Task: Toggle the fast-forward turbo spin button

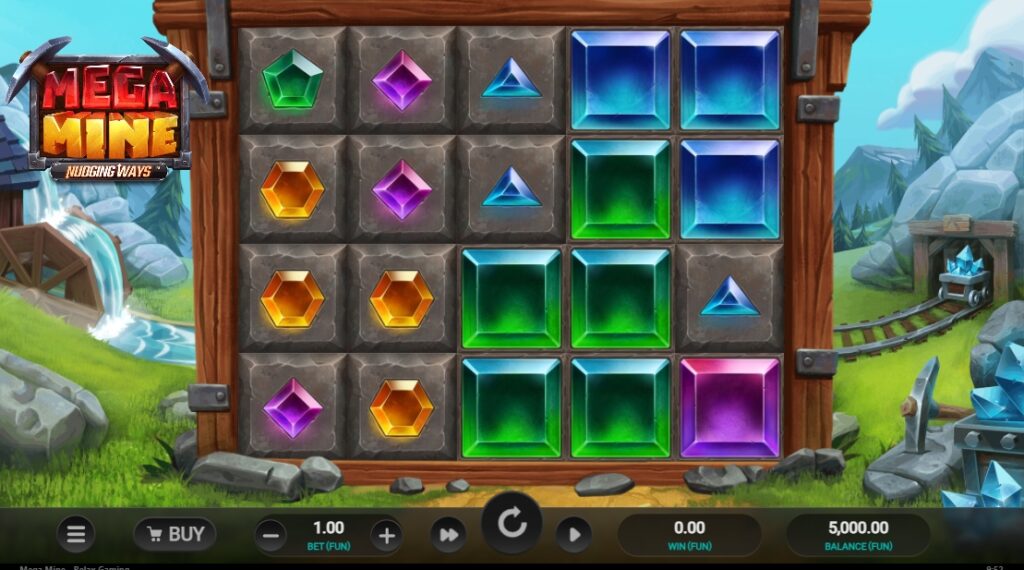Action: [448, 535]
